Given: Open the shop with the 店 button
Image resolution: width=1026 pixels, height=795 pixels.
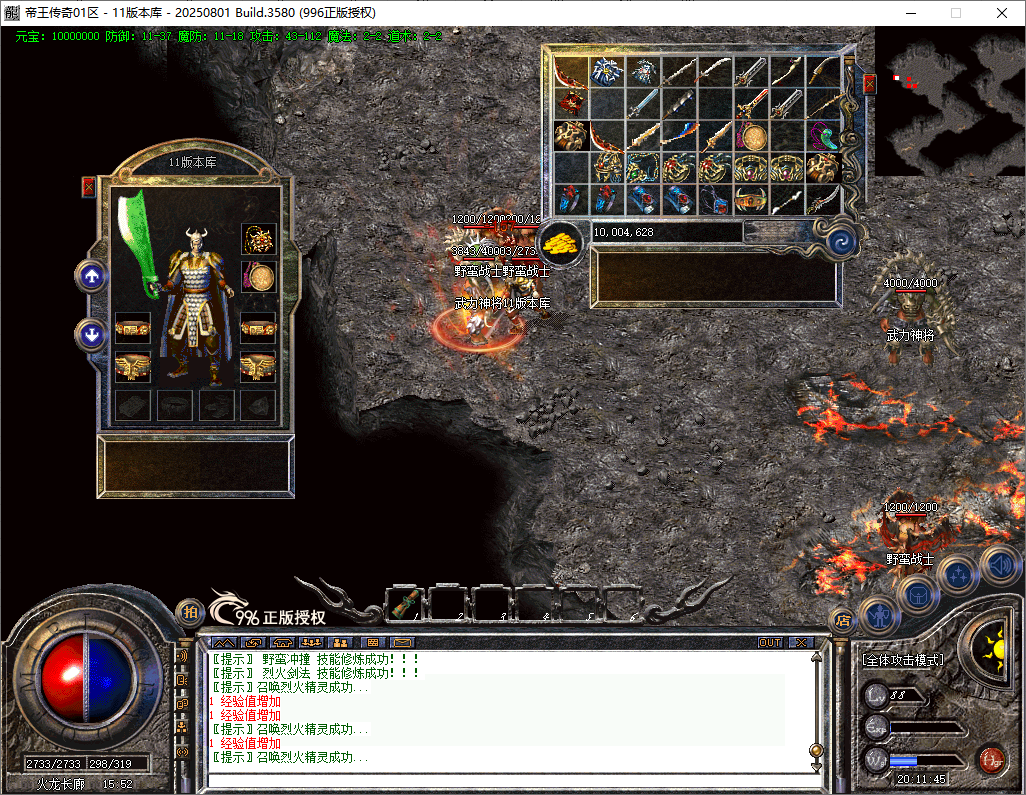Looking at the screenshot, I should click(843, 620).
